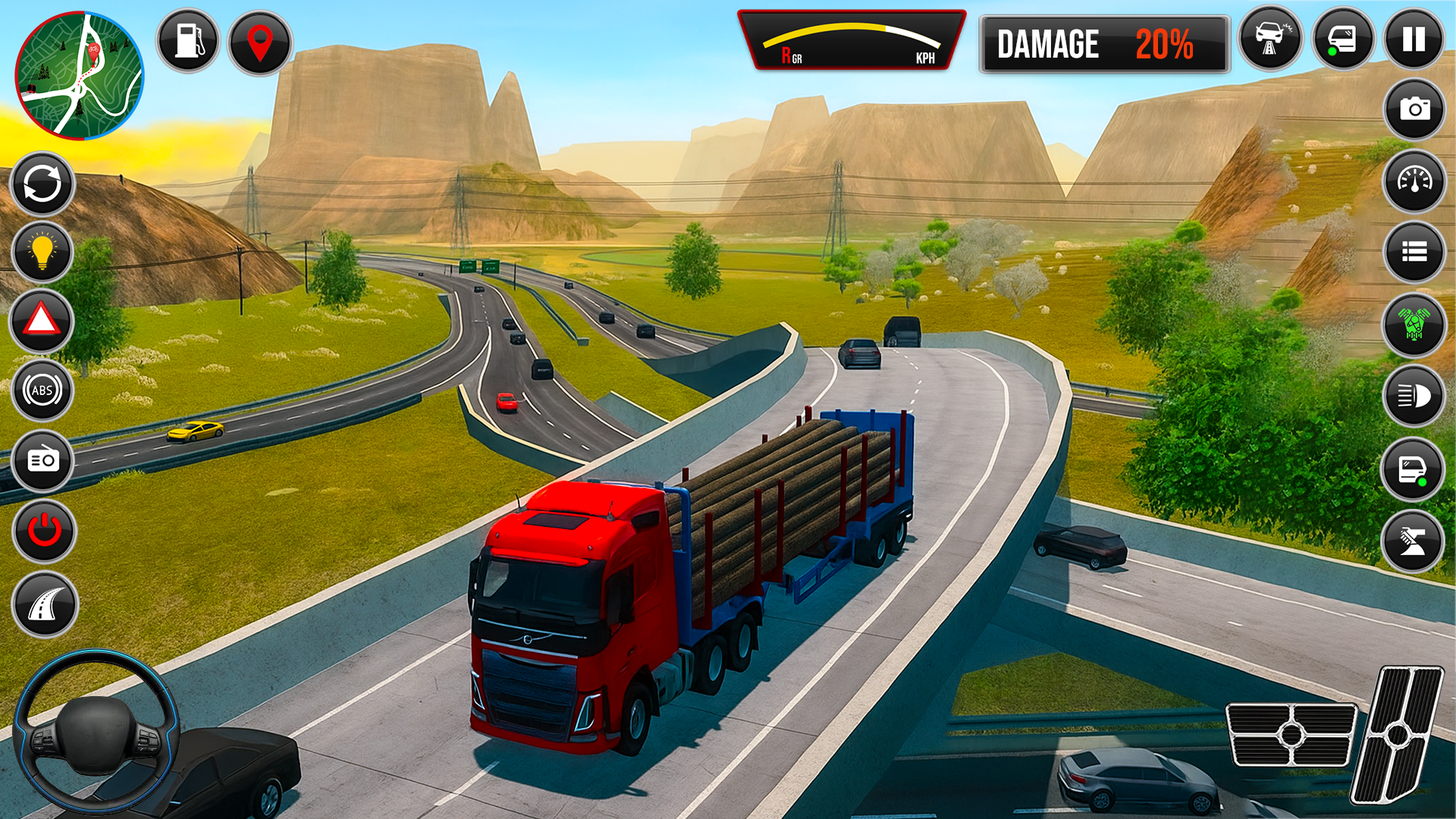The image size is (1456, 819).
Task: Toggle the yellow light bulb button
Action: 42,252
